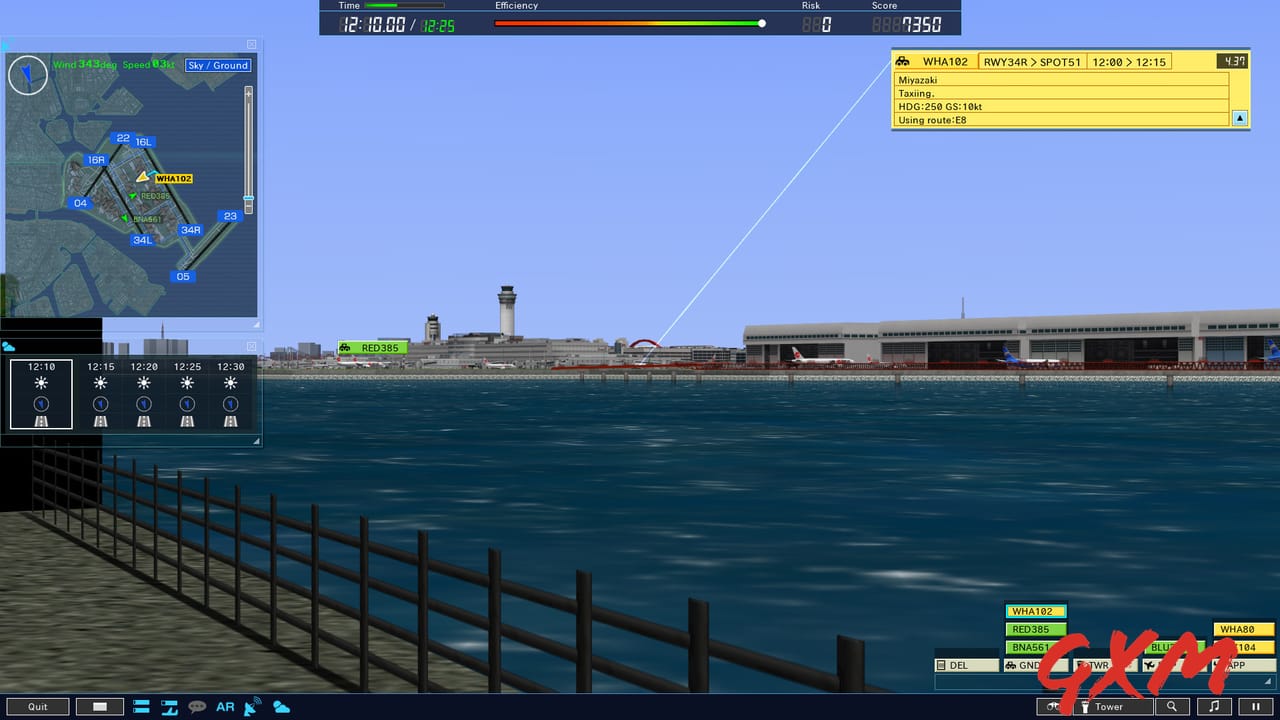
Task: Open the message chat bubble icon
Action: click(x=197, y=706)
